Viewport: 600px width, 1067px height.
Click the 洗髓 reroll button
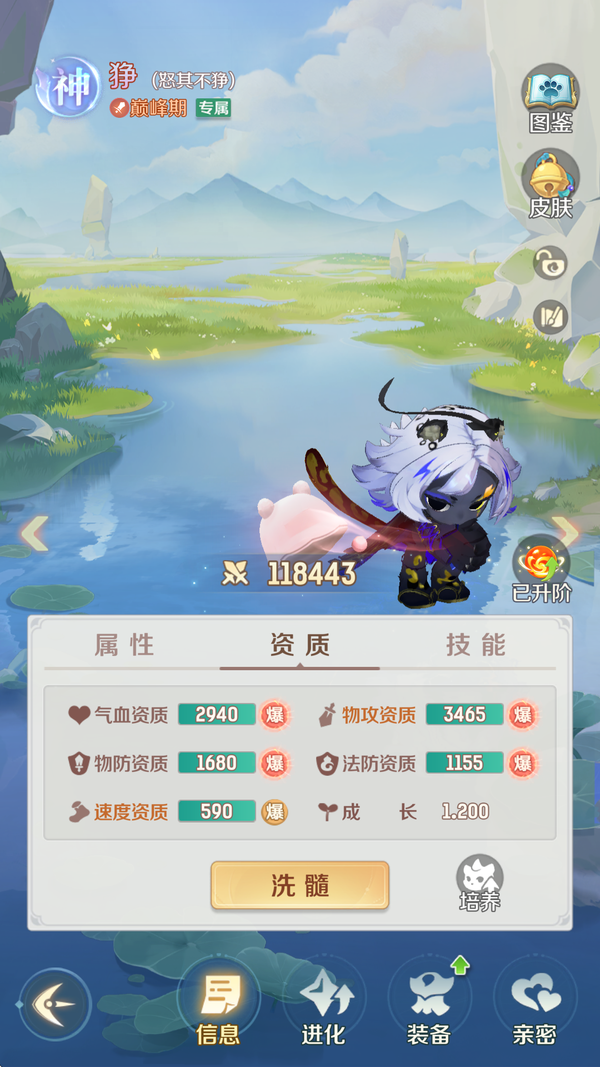pos(299,885)
